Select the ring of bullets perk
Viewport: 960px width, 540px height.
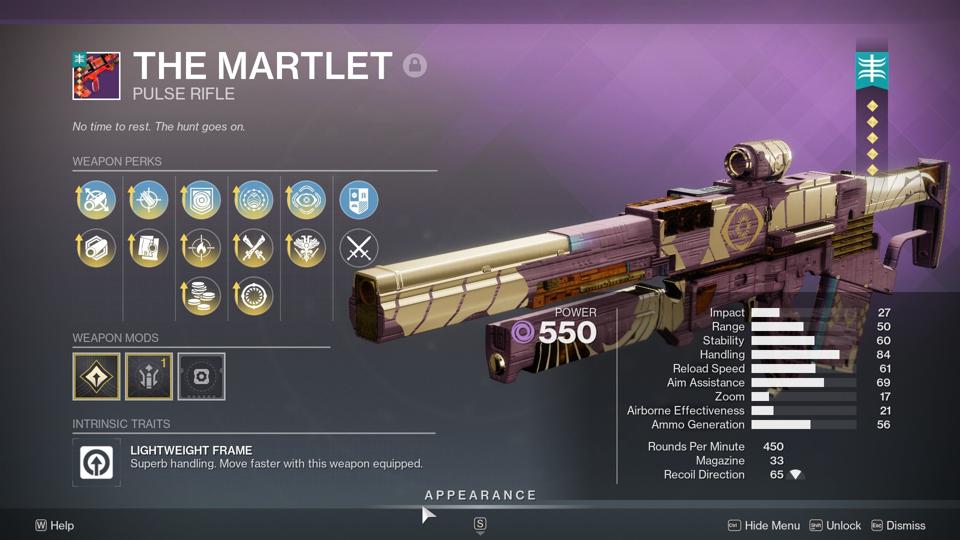(254, 295)
